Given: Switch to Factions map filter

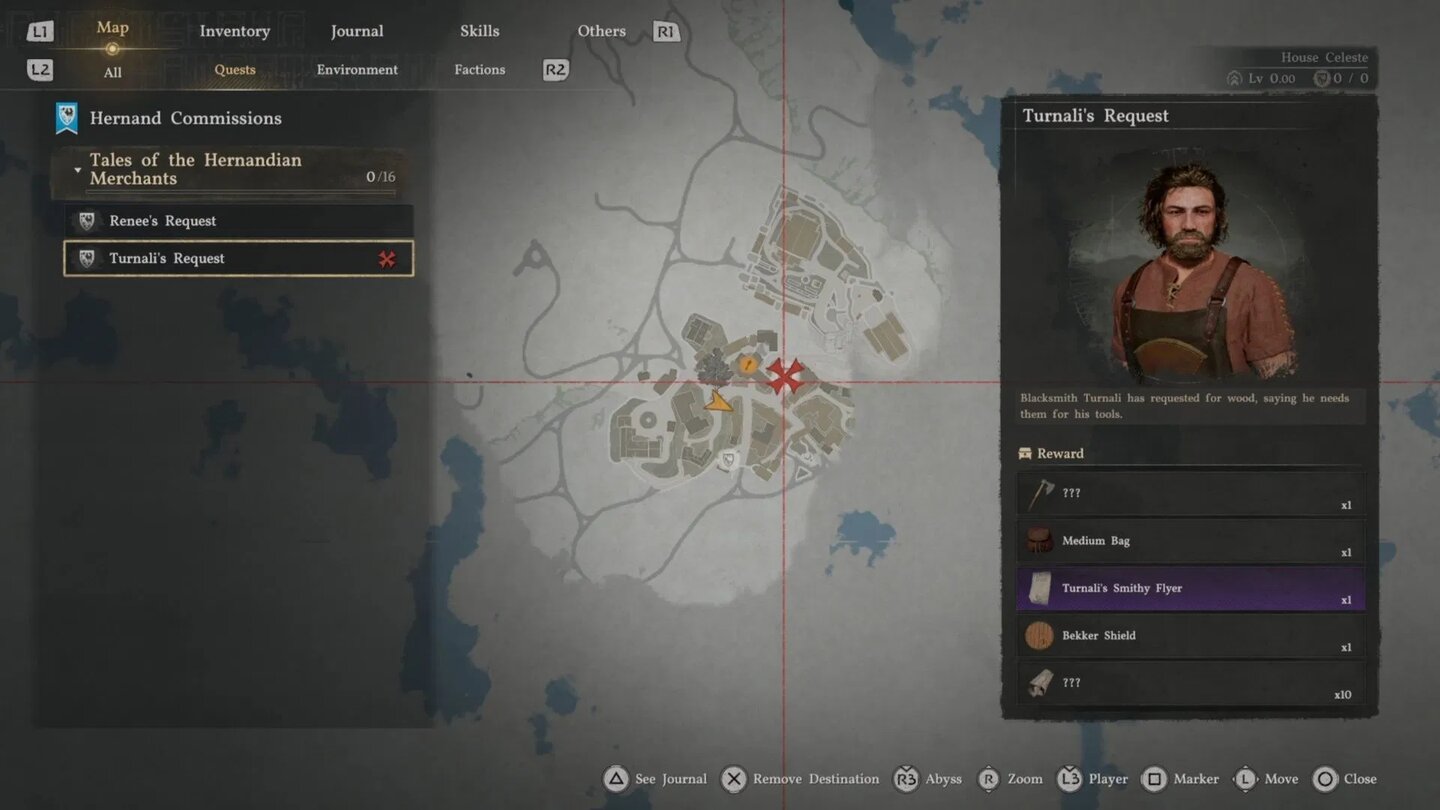Looking at the screenshot, I should pyautogui.click(x=479, y=70).
